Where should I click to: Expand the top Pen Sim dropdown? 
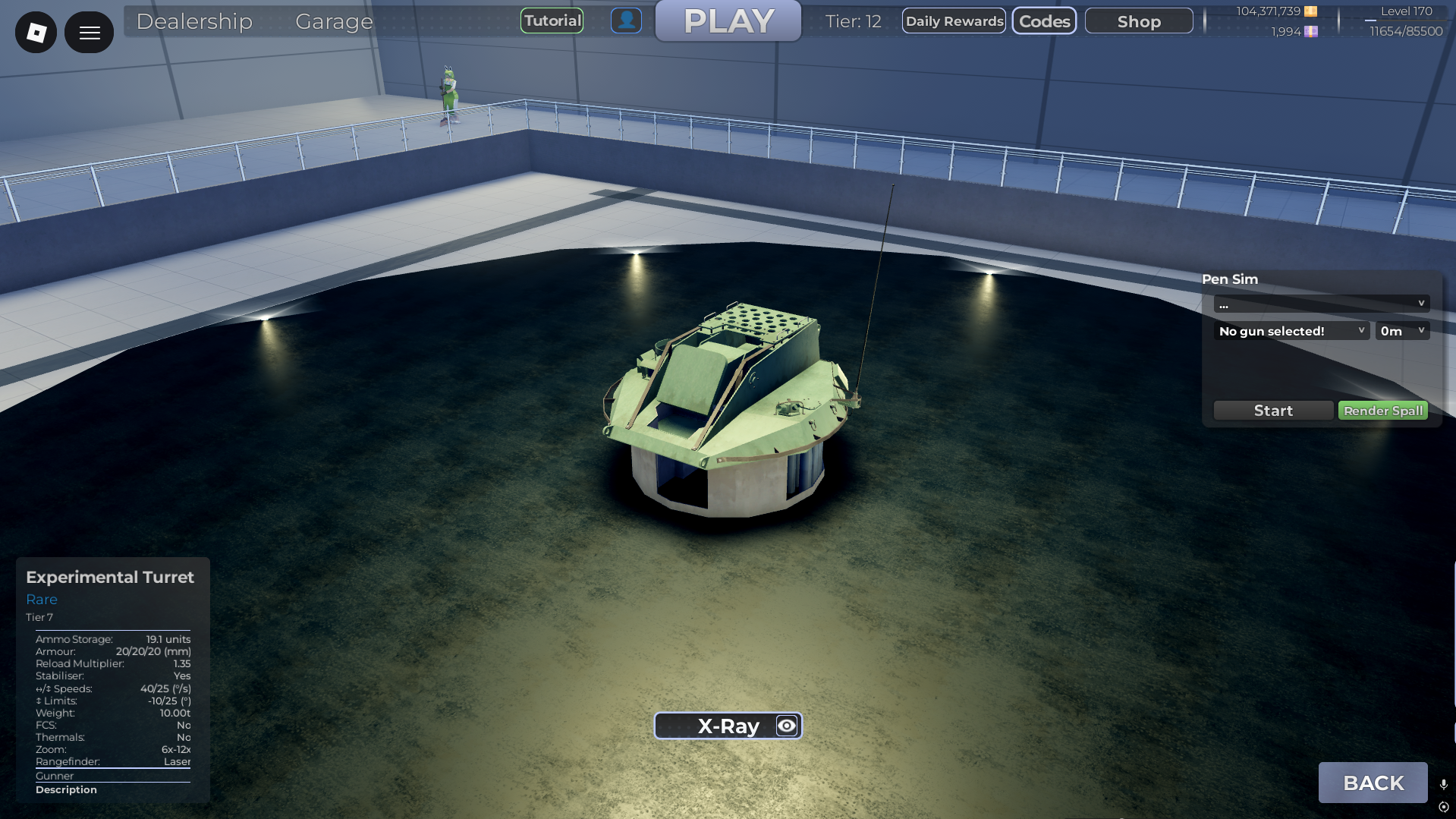point(1322,303)
